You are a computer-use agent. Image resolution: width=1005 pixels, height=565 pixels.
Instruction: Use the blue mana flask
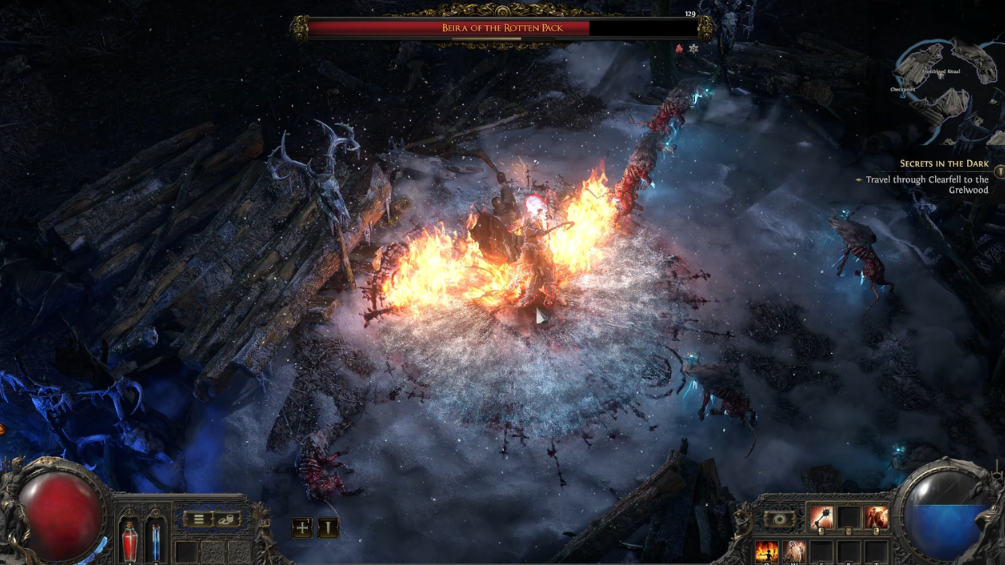tap(155, 541)
